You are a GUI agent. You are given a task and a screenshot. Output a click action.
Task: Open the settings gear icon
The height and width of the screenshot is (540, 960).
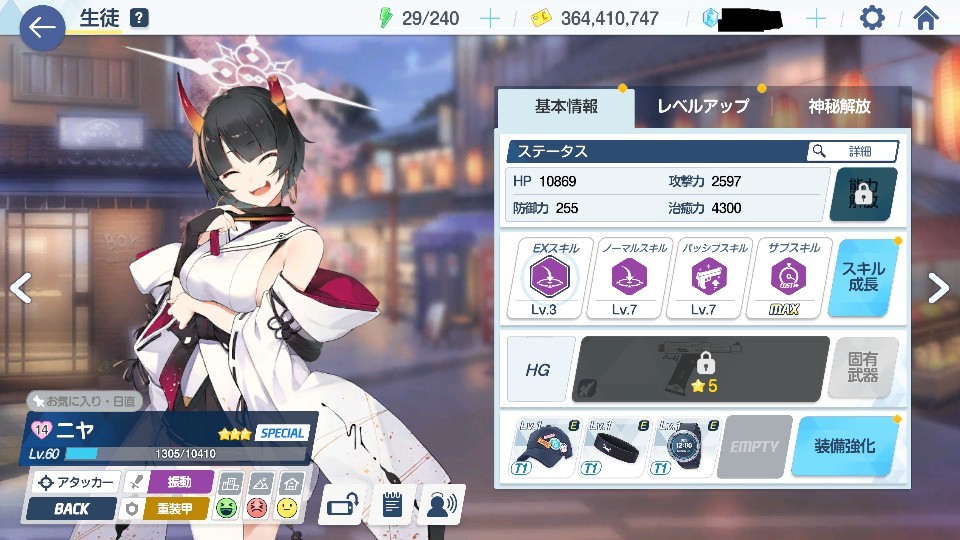872,18
